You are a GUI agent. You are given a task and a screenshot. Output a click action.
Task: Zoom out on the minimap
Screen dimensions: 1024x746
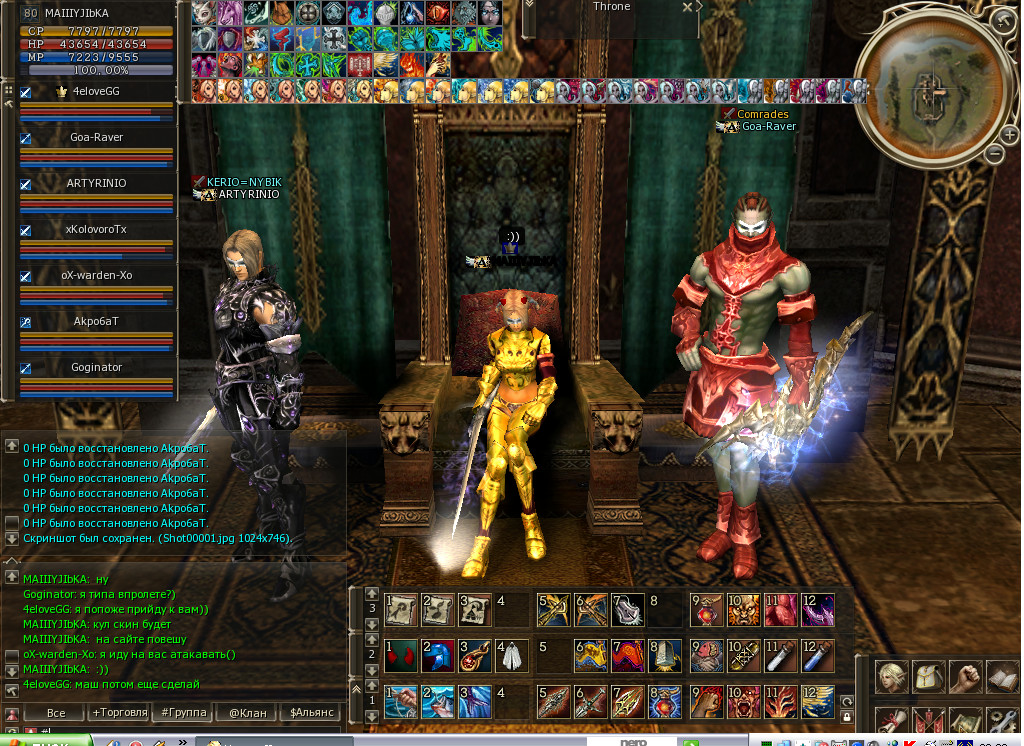click(994, 154)
